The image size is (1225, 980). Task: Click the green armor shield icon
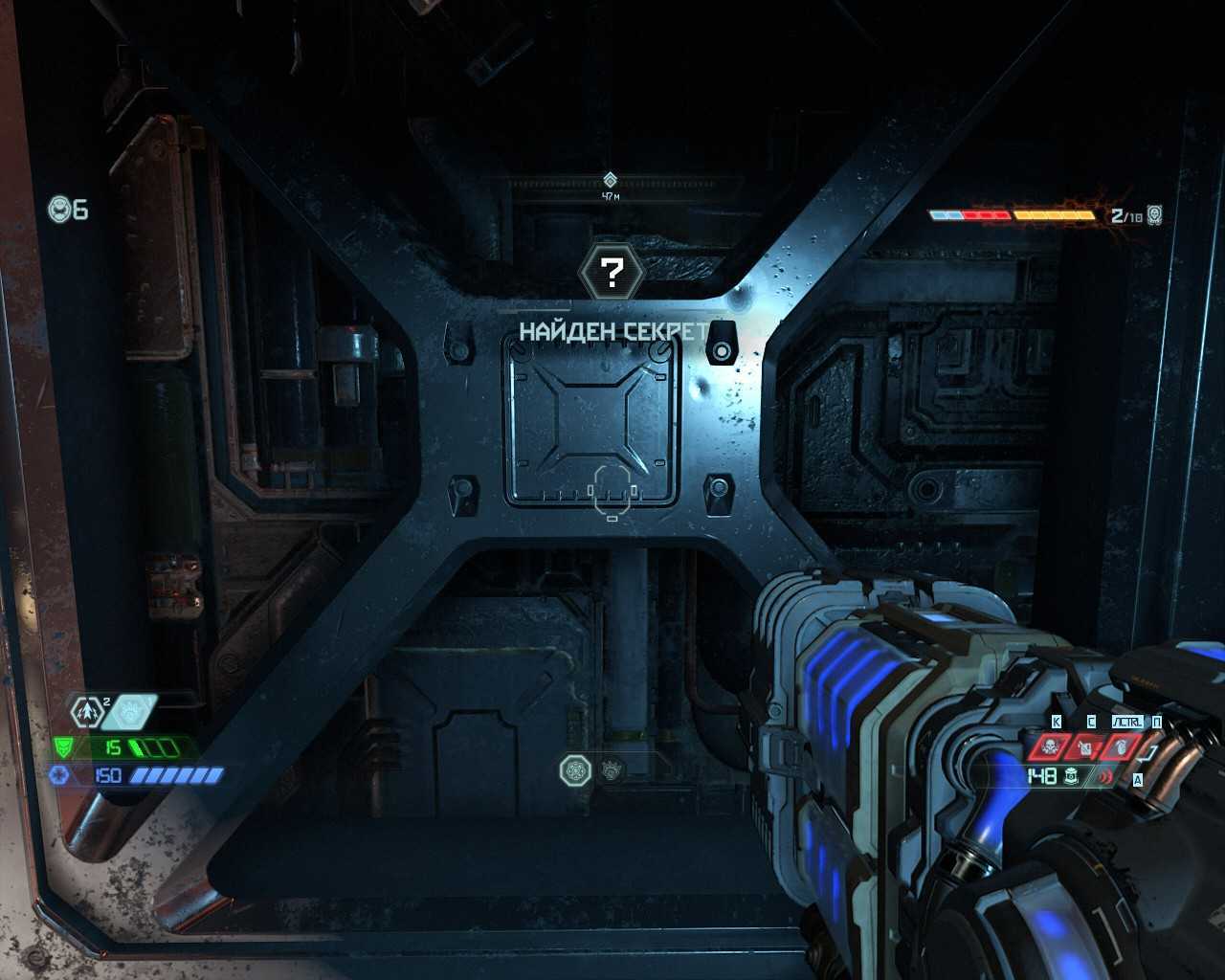coord(63,746)
